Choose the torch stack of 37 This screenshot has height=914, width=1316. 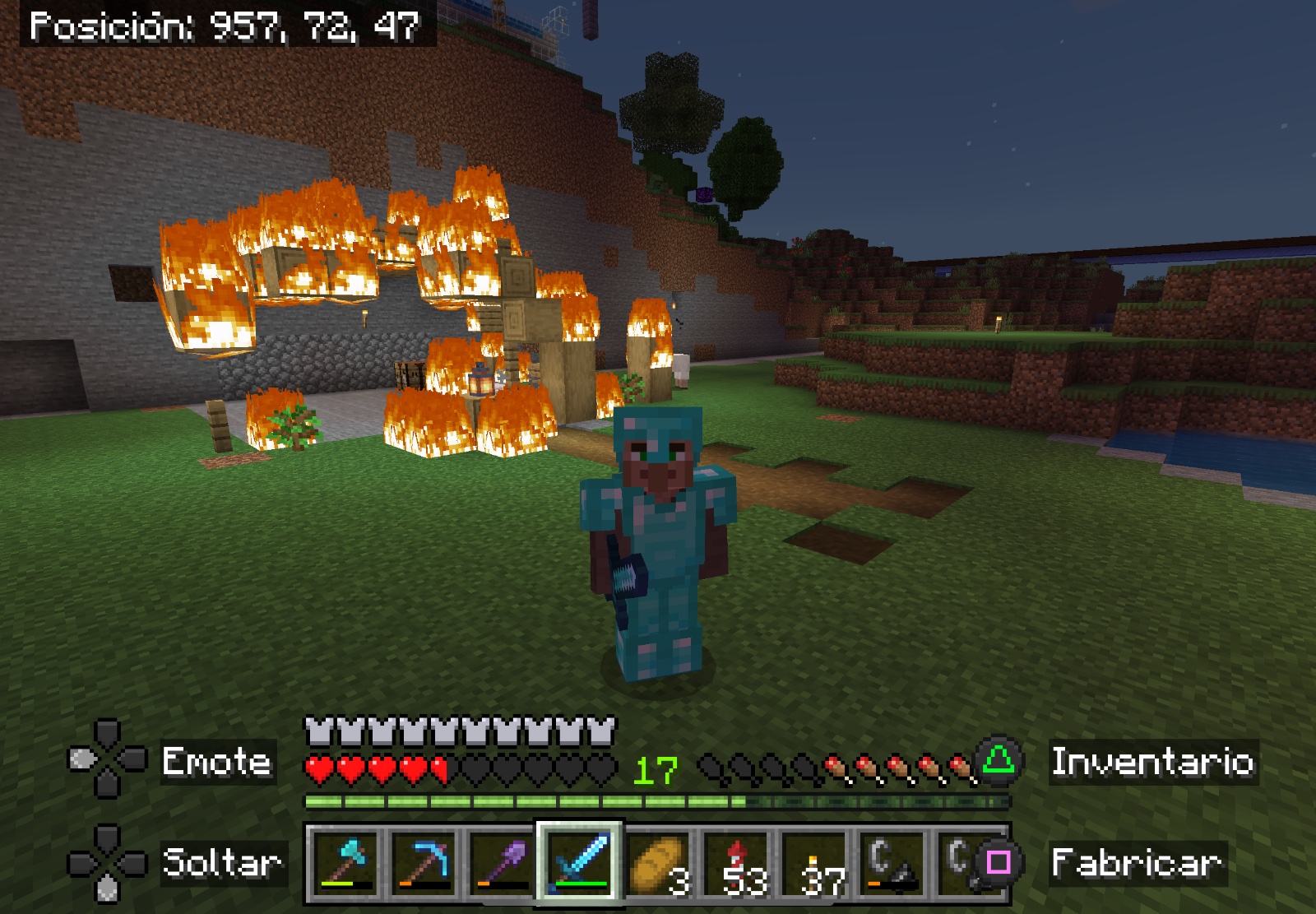[x=815, y=862]
